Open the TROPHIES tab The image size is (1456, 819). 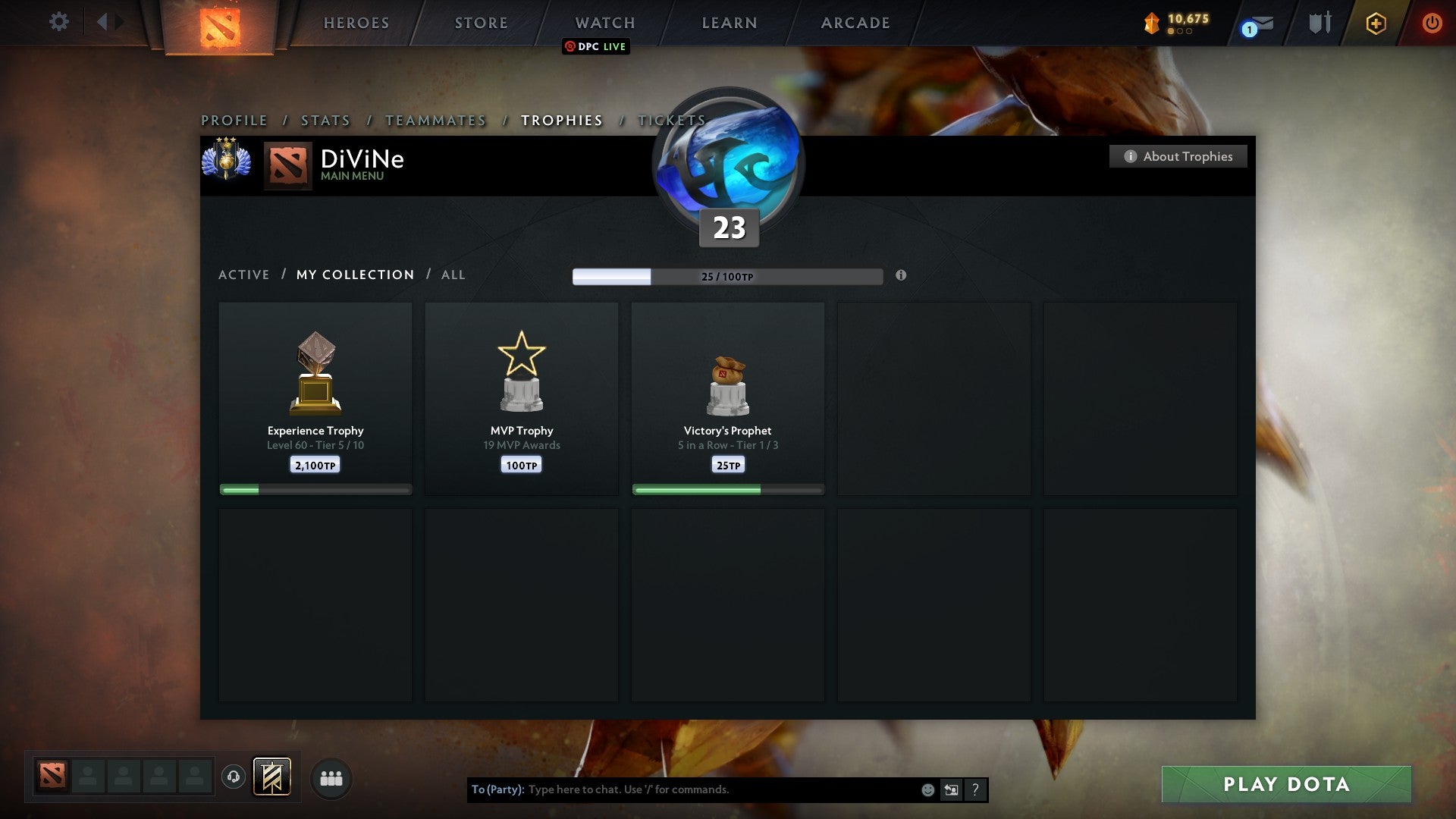[561, 120]
